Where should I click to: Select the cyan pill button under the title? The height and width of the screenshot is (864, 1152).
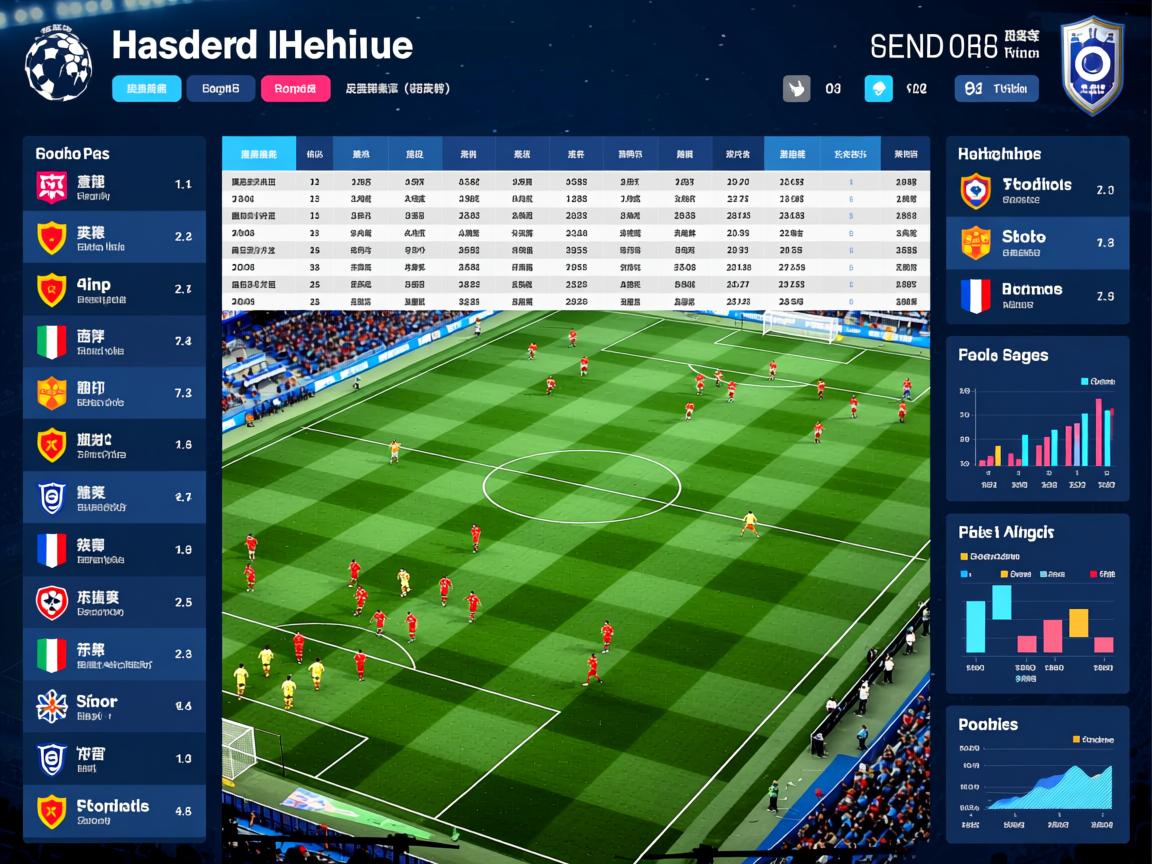pyautogui.click(x=147, y=88)
